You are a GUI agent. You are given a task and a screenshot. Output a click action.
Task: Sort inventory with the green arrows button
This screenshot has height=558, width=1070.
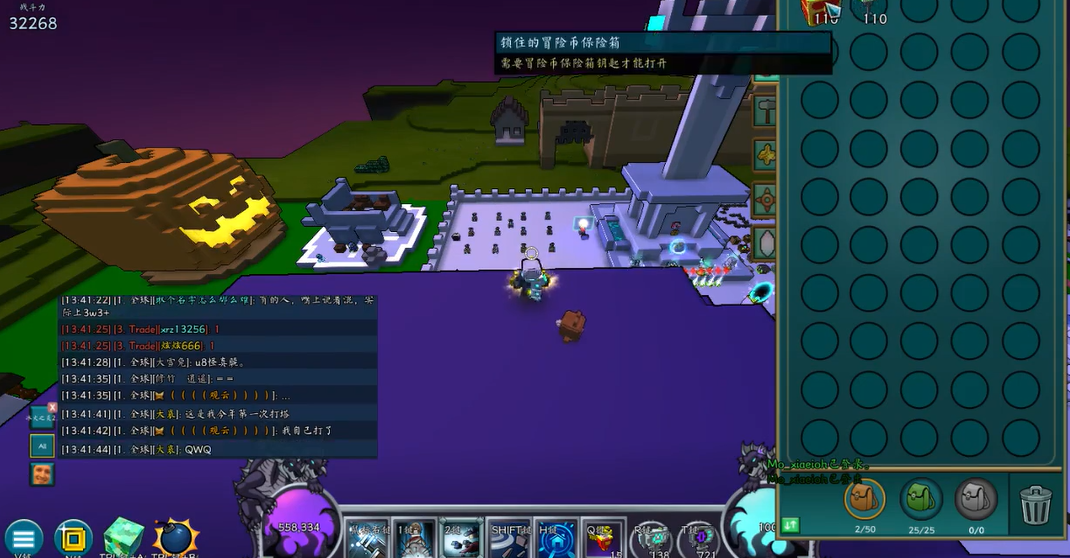pos(791,524)
